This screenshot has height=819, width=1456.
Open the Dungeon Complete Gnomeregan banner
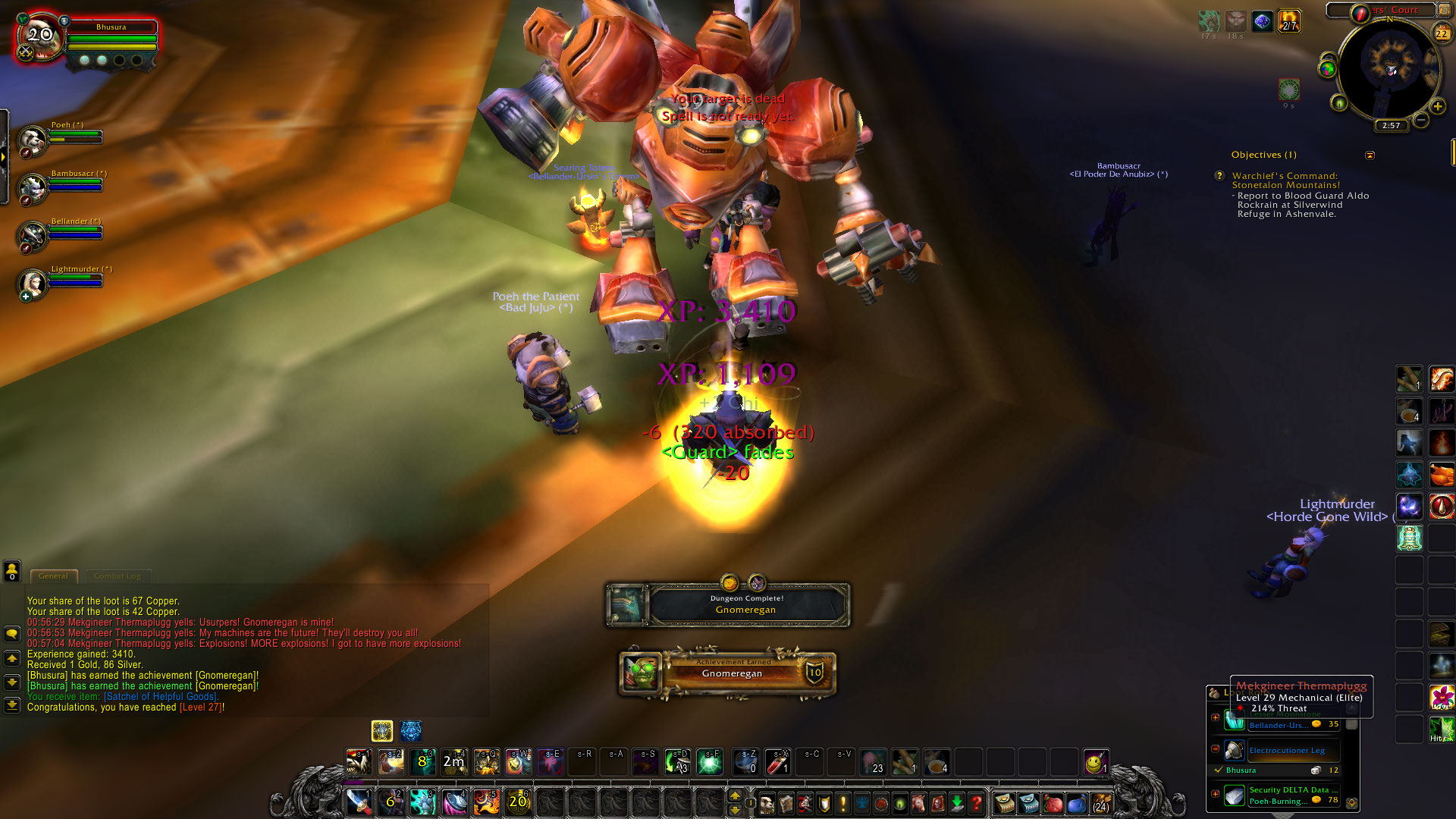click(728, 604)
